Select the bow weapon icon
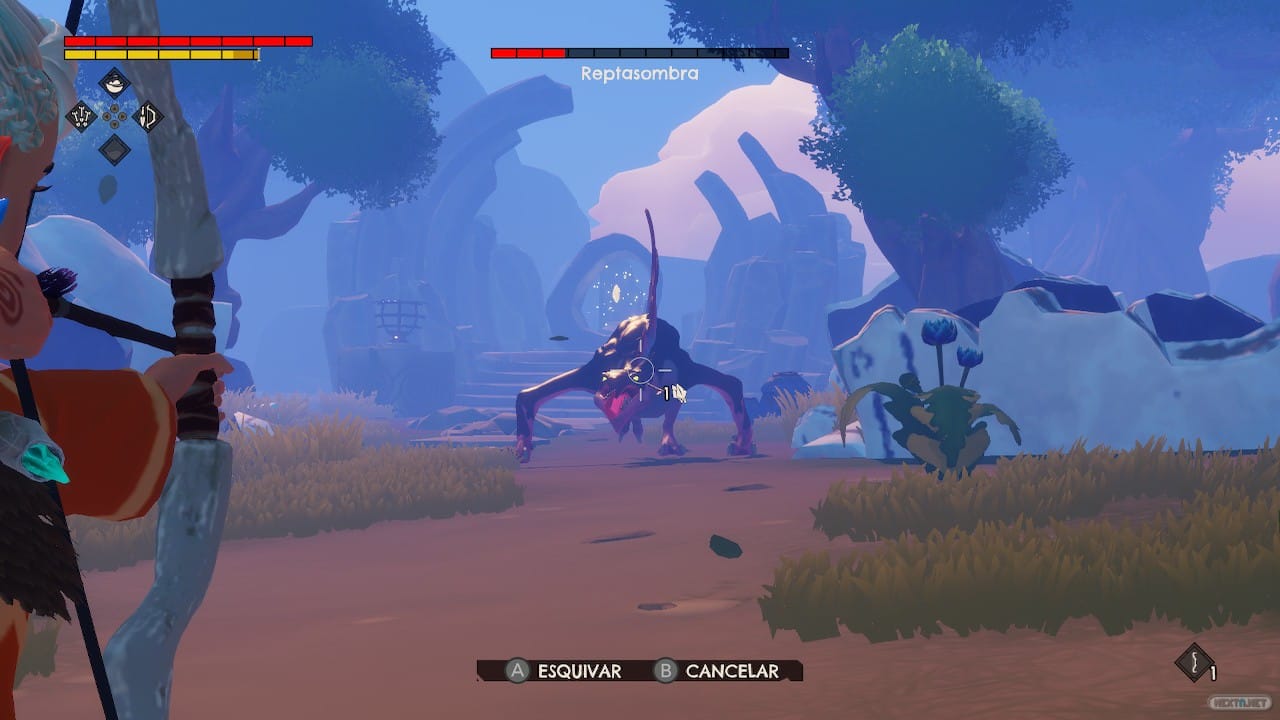The image size is (1280, 720). pyautogui.click(x=147, y=116)
